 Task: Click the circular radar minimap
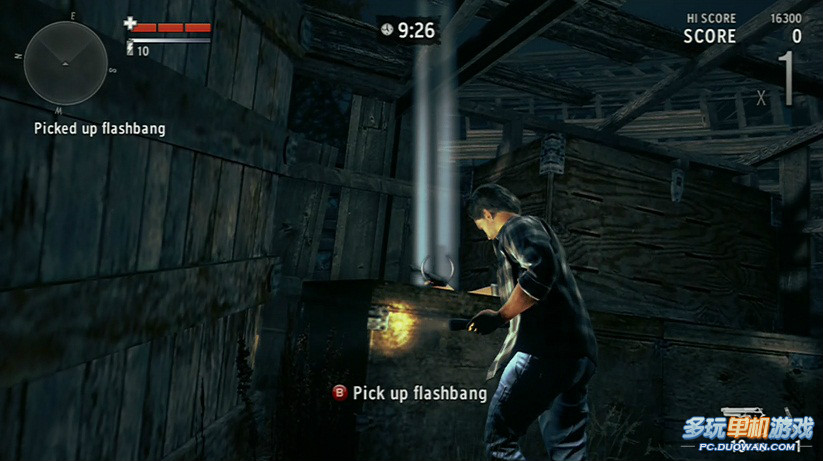65,63
